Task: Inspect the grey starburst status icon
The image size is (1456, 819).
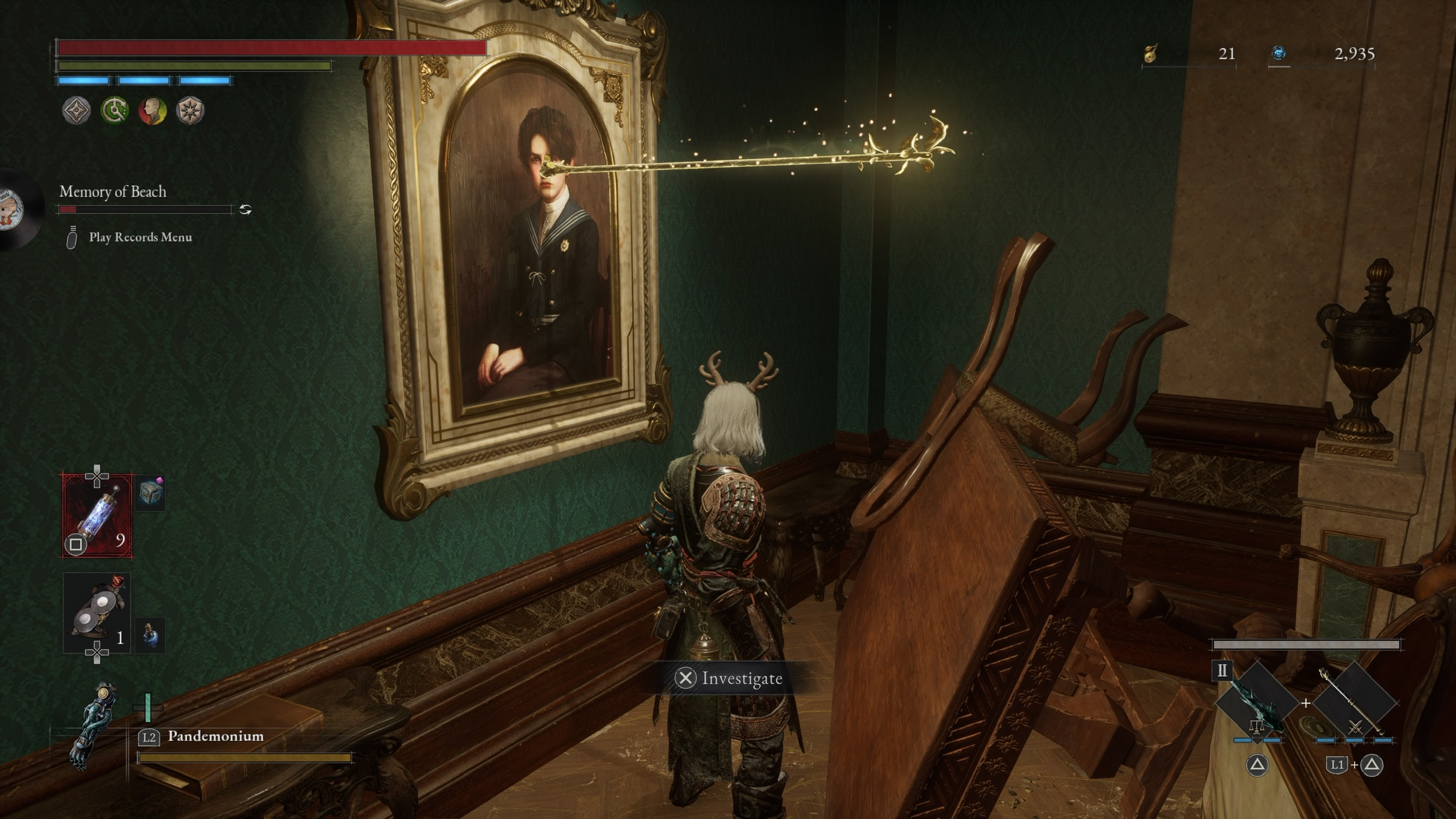Action: pos(190,110)
